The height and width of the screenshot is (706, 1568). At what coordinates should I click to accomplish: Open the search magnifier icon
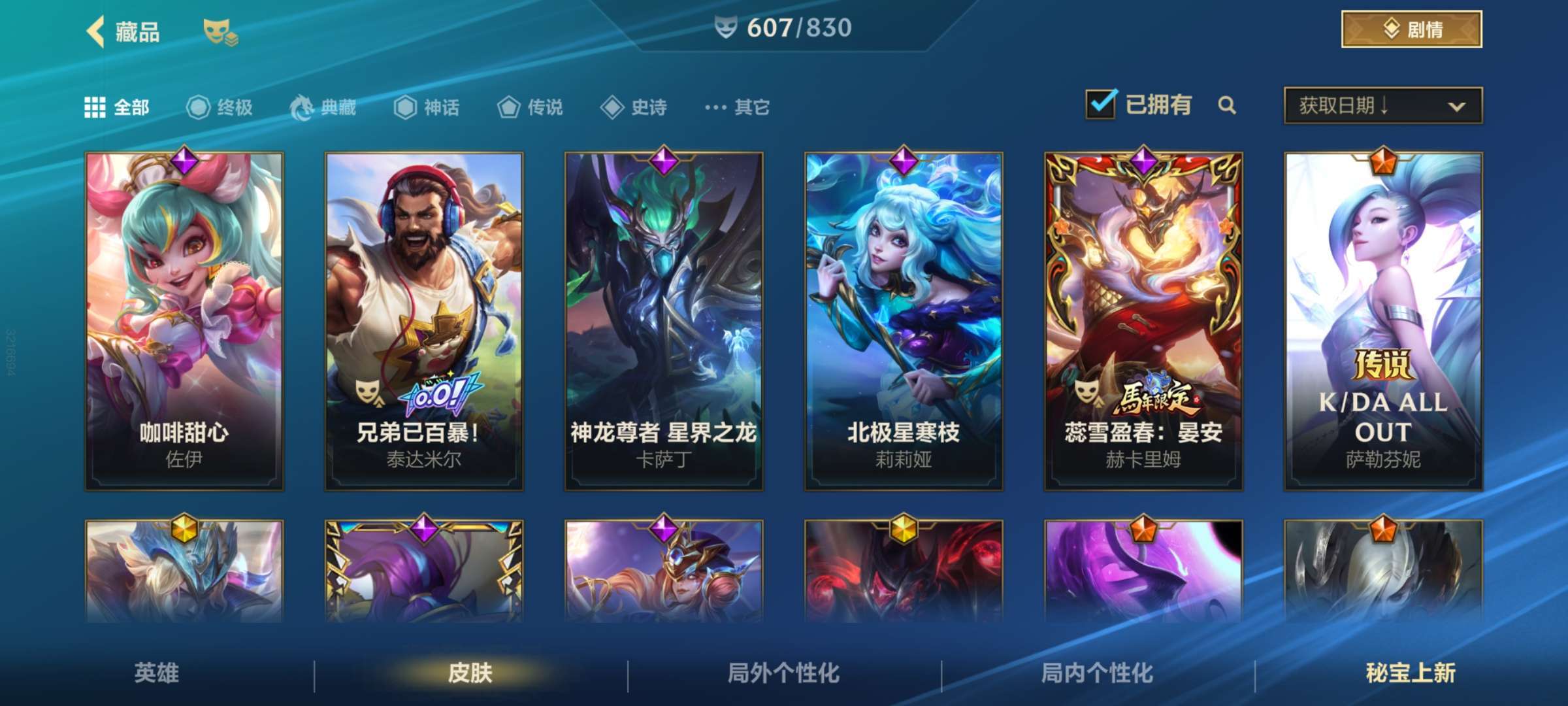(x=1228, y=106)
